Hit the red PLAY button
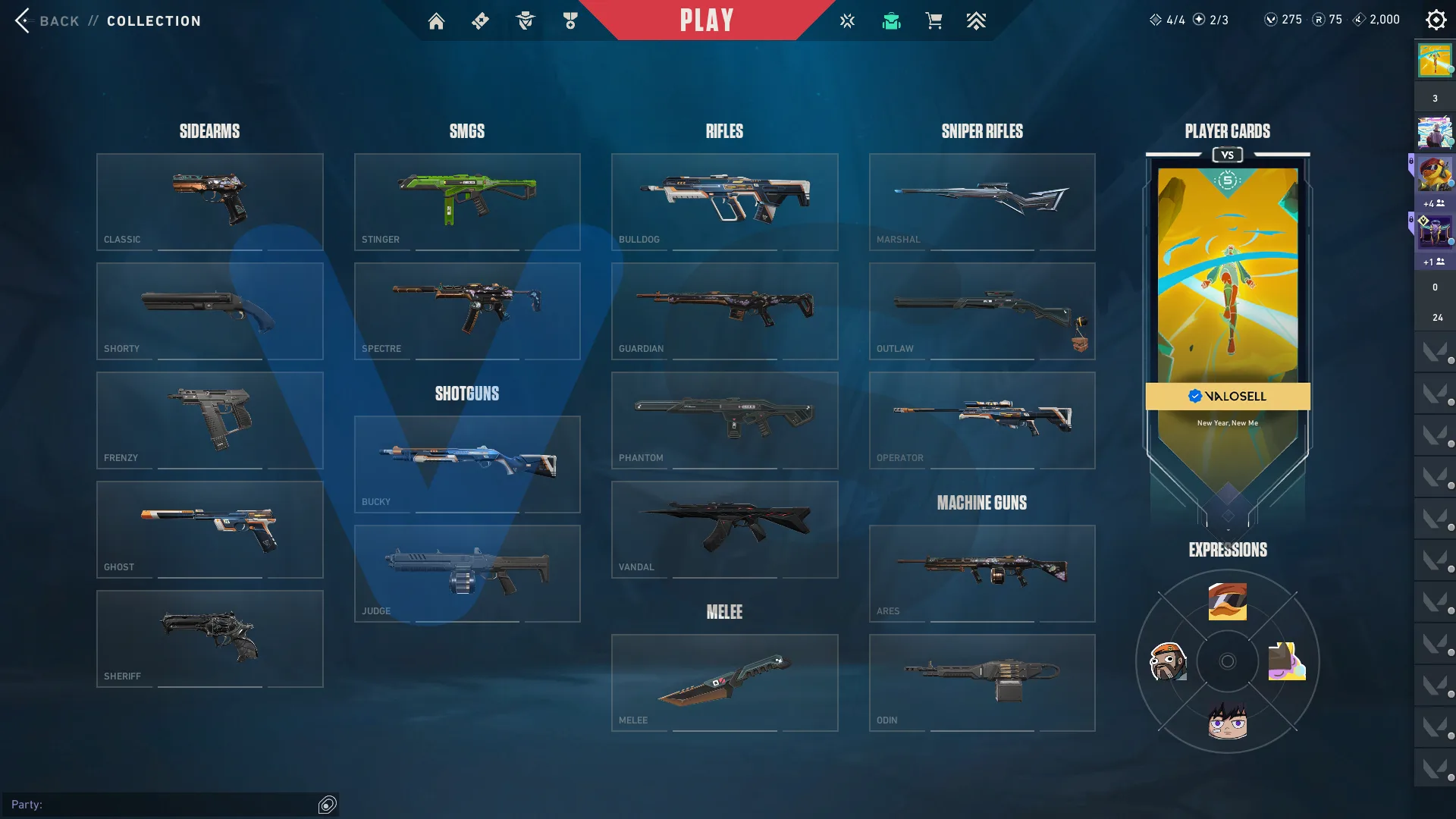1456x819 pixels. click(706, 20)
